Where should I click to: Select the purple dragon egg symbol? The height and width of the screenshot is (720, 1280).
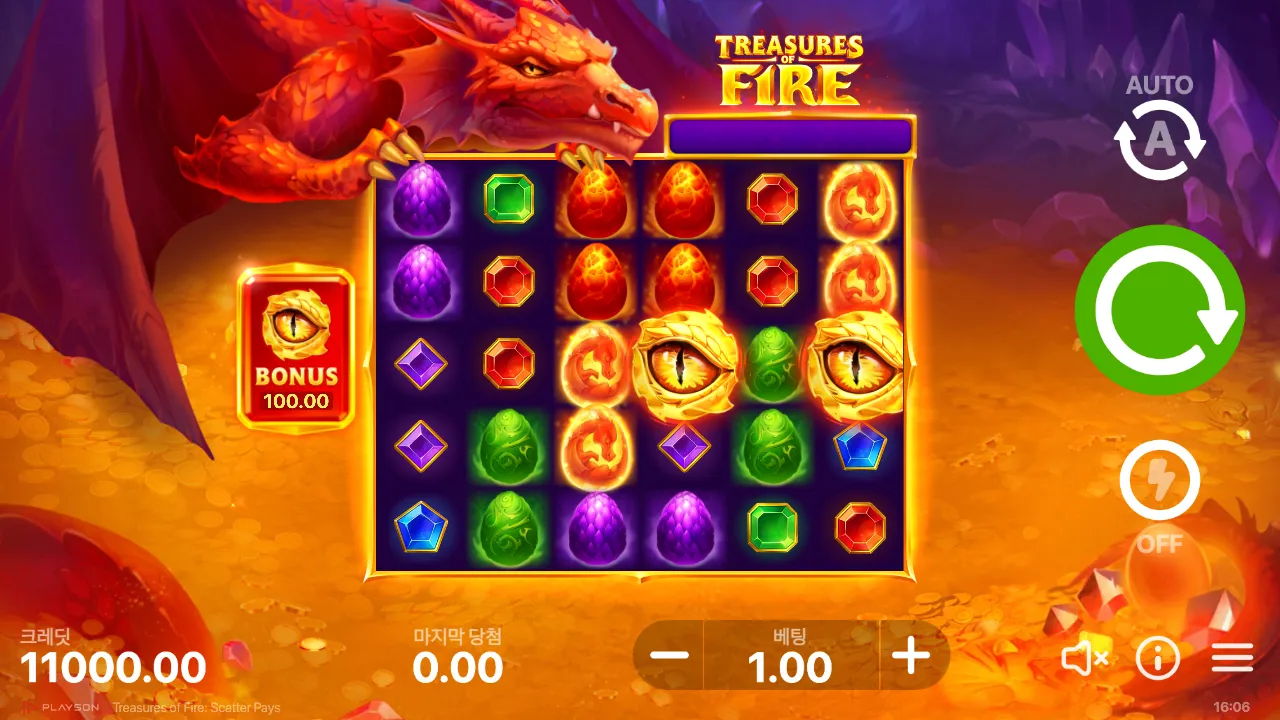pos(421,199)
